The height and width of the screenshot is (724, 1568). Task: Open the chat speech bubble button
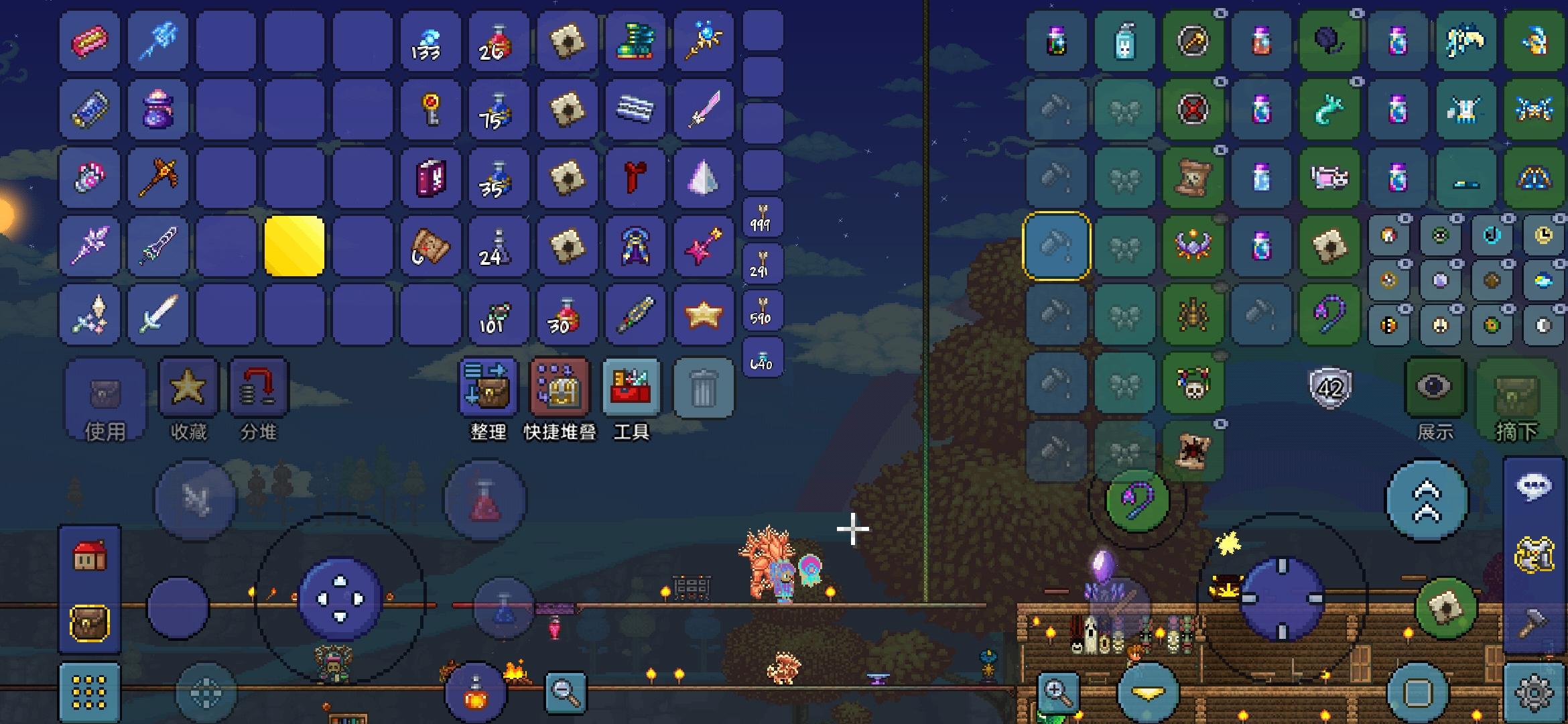click(1534, 487)
